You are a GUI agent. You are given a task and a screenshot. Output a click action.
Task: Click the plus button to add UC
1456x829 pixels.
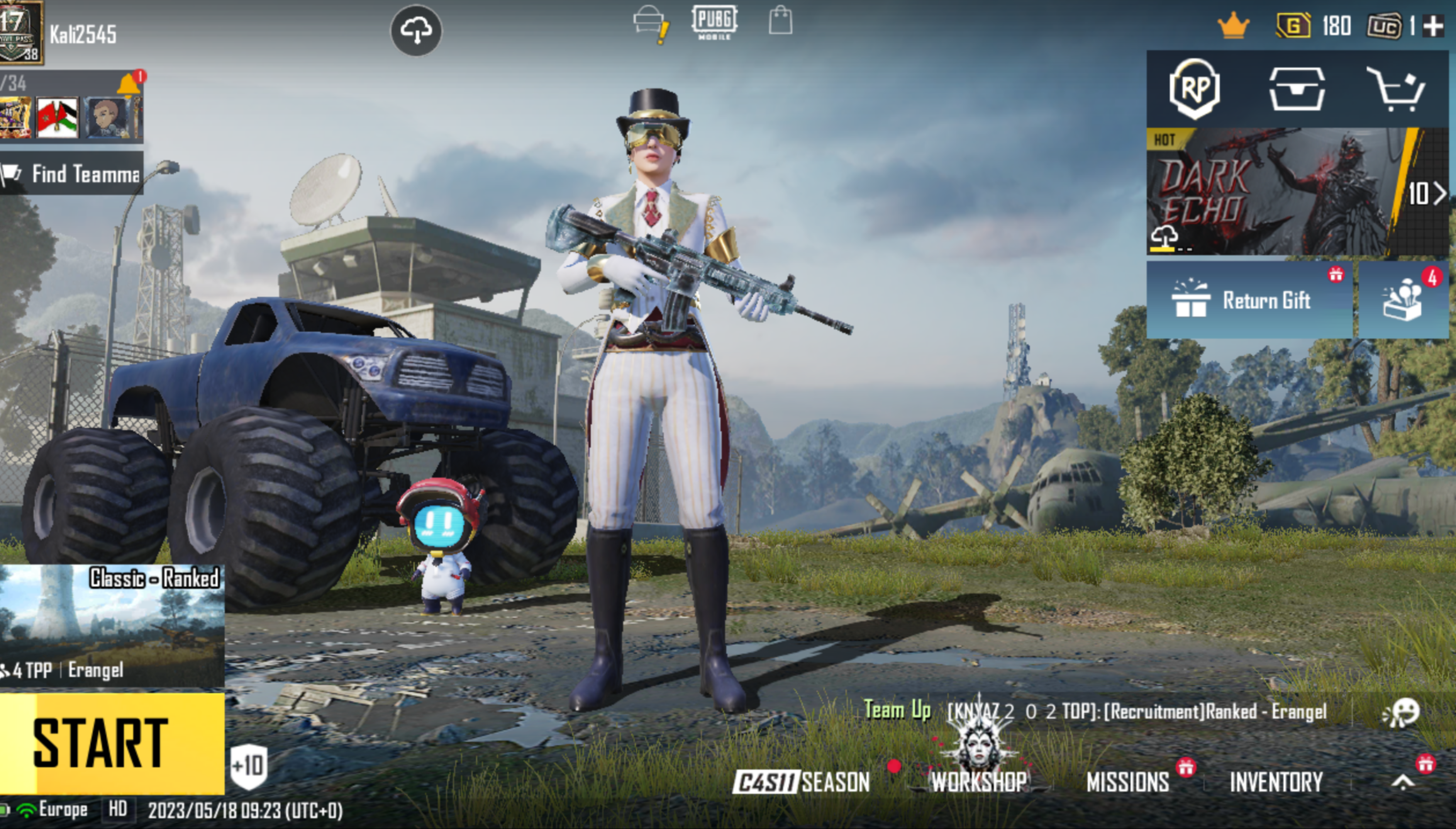tap(1433, 26)
